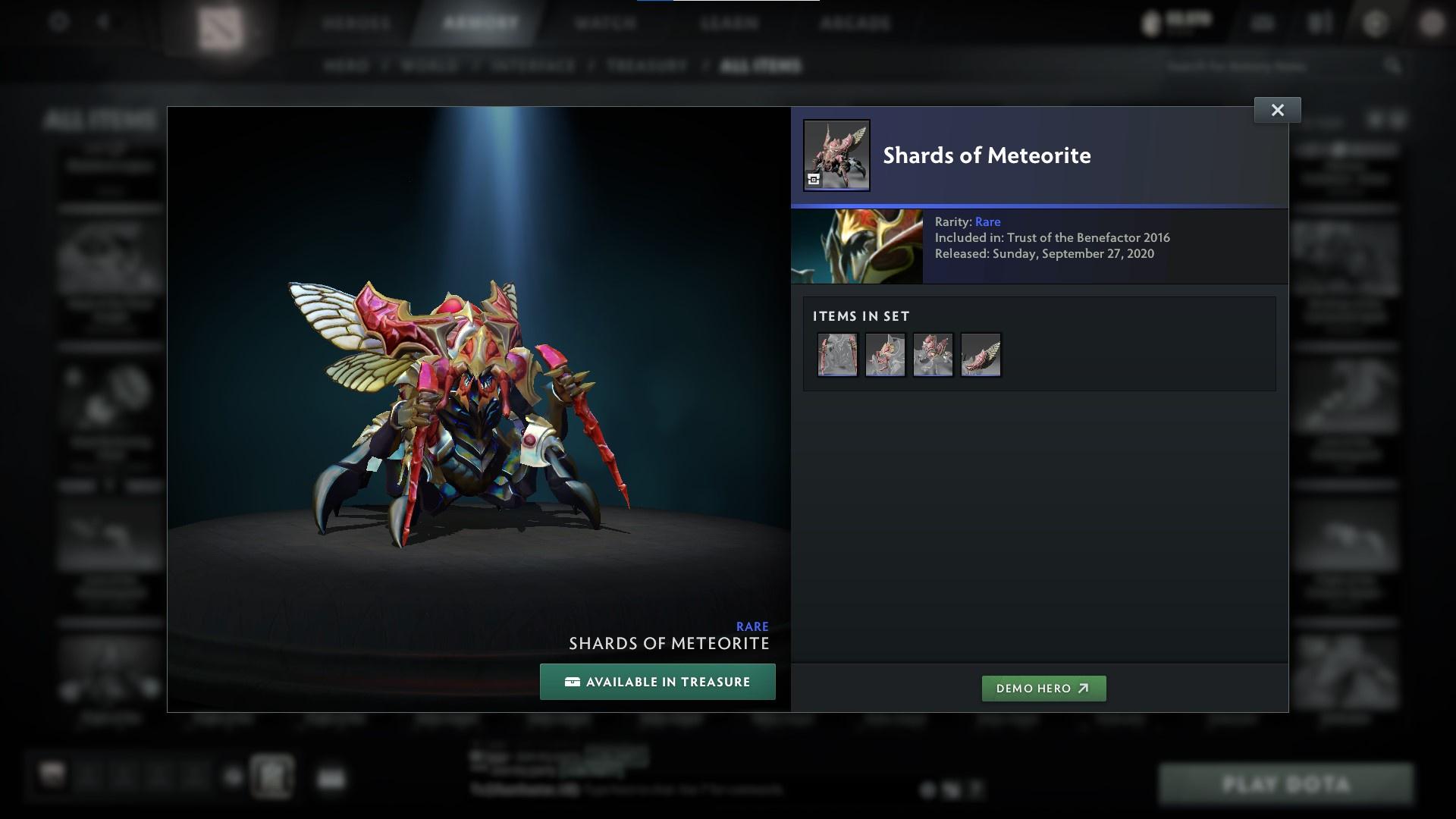1456x819 pixels.
Task: Click AVAILABLE IN TREASURE
Action: (x=657, y=682)
